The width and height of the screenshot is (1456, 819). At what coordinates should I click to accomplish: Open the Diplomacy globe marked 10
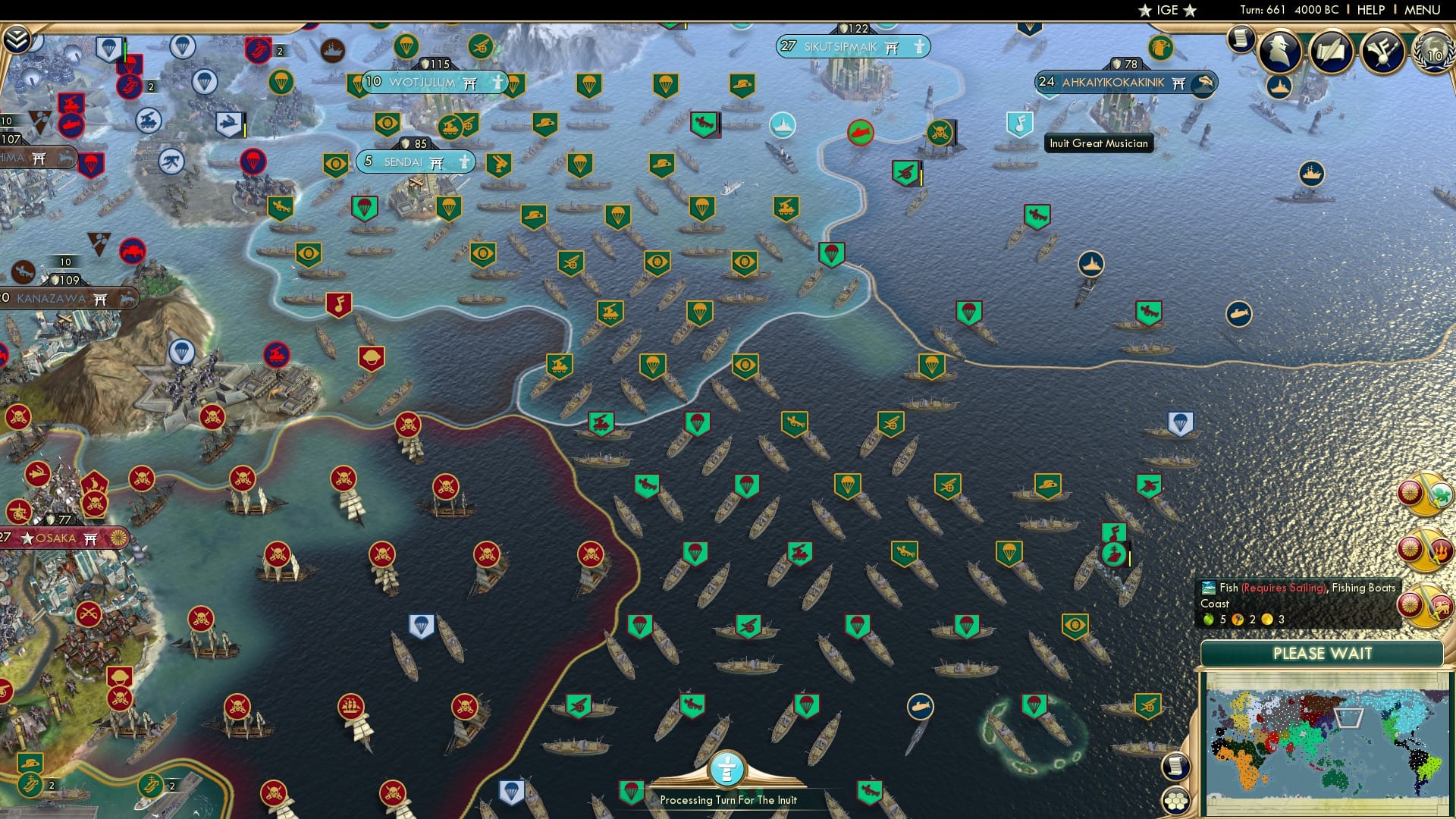(1433, 53)
